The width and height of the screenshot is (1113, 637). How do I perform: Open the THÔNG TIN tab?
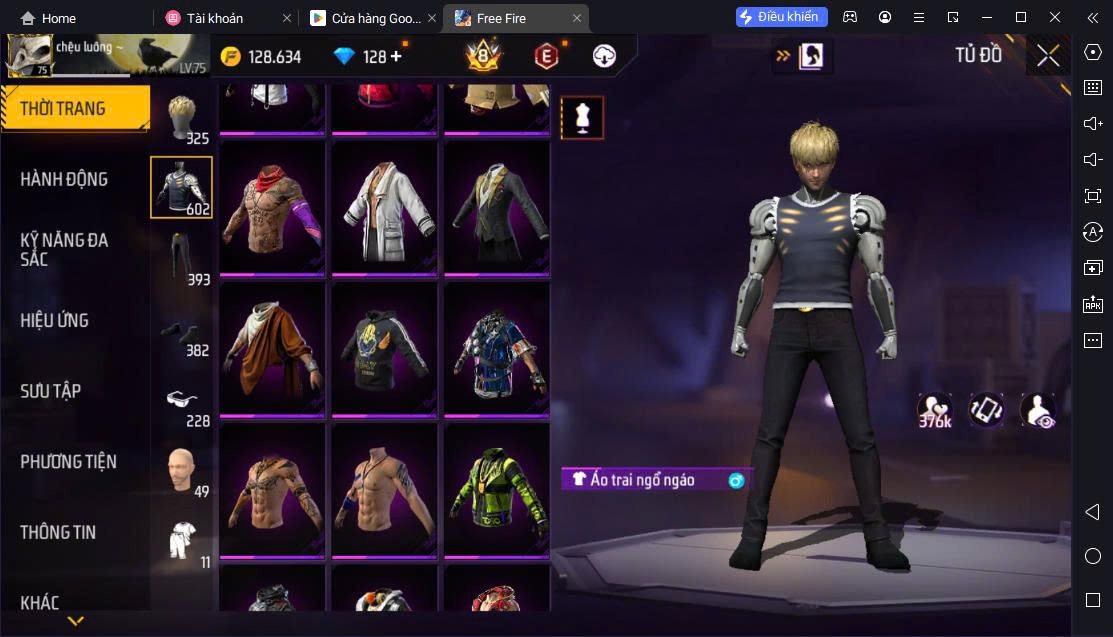click(58, 532)
